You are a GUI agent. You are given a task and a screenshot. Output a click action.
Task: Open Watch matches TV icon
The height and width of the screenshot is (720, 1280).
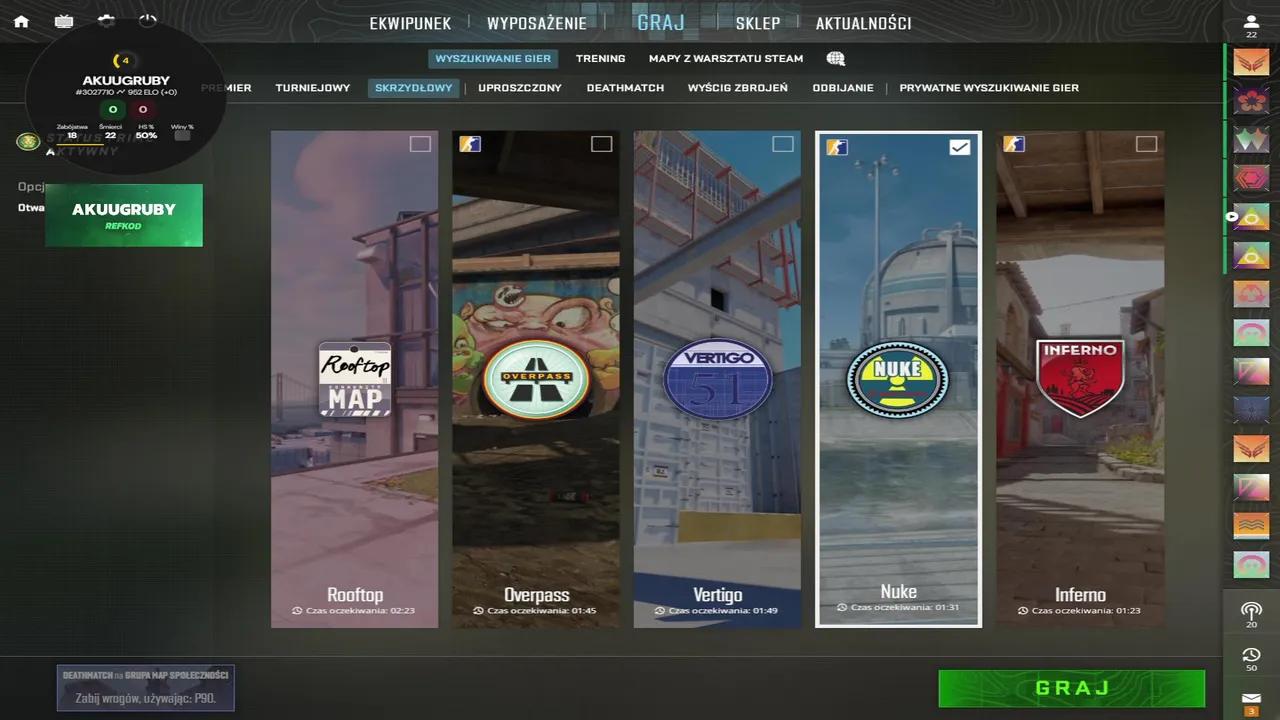pos(64,20)
